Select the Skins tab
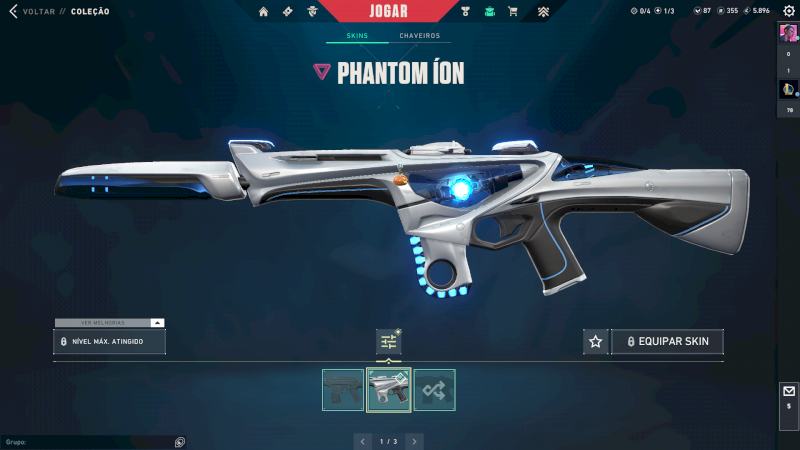Viewport: 800px width, 450px height. click(357, 36)
